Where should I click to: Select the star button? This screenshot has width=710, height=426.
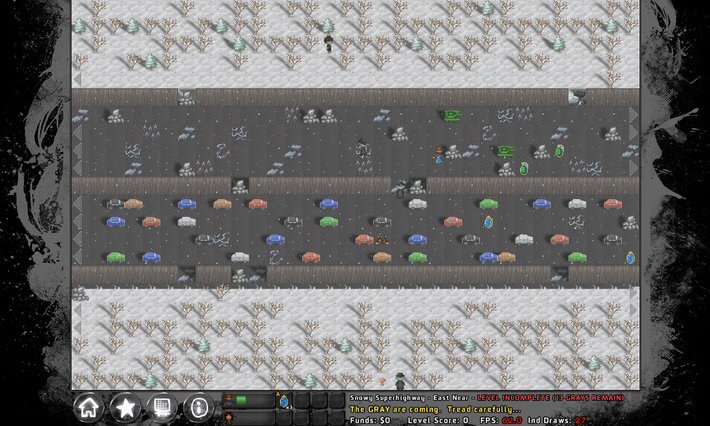[125, 407]
